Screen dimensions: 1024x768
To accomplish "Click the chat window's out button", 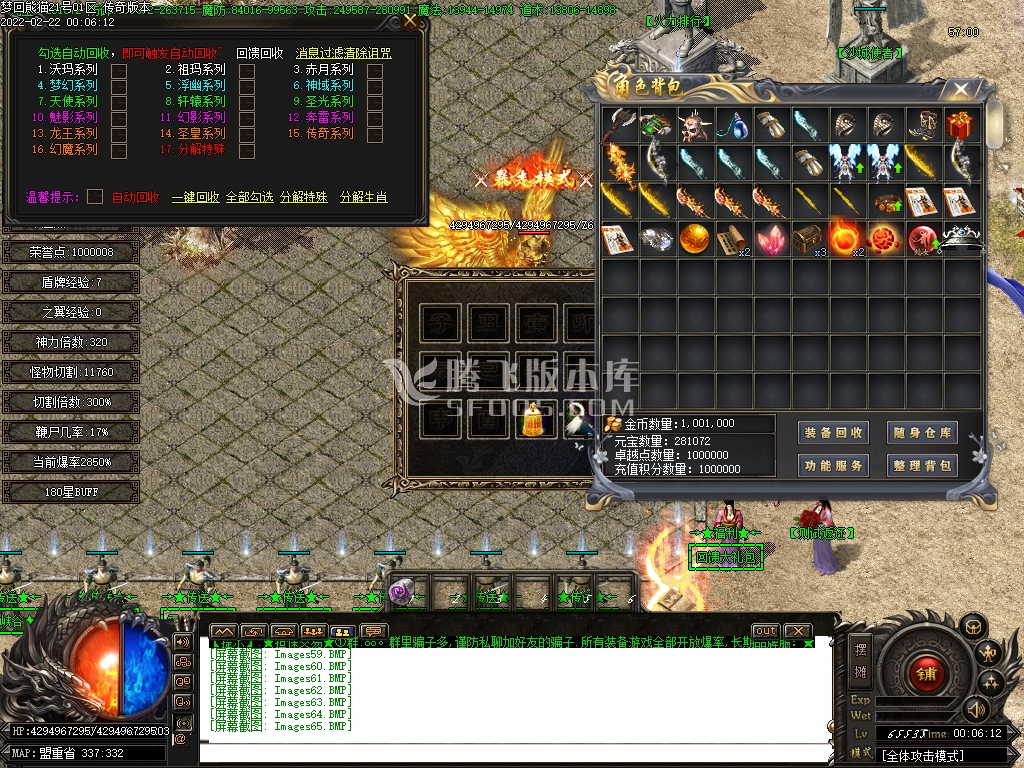I will click(x=765, y=631).
